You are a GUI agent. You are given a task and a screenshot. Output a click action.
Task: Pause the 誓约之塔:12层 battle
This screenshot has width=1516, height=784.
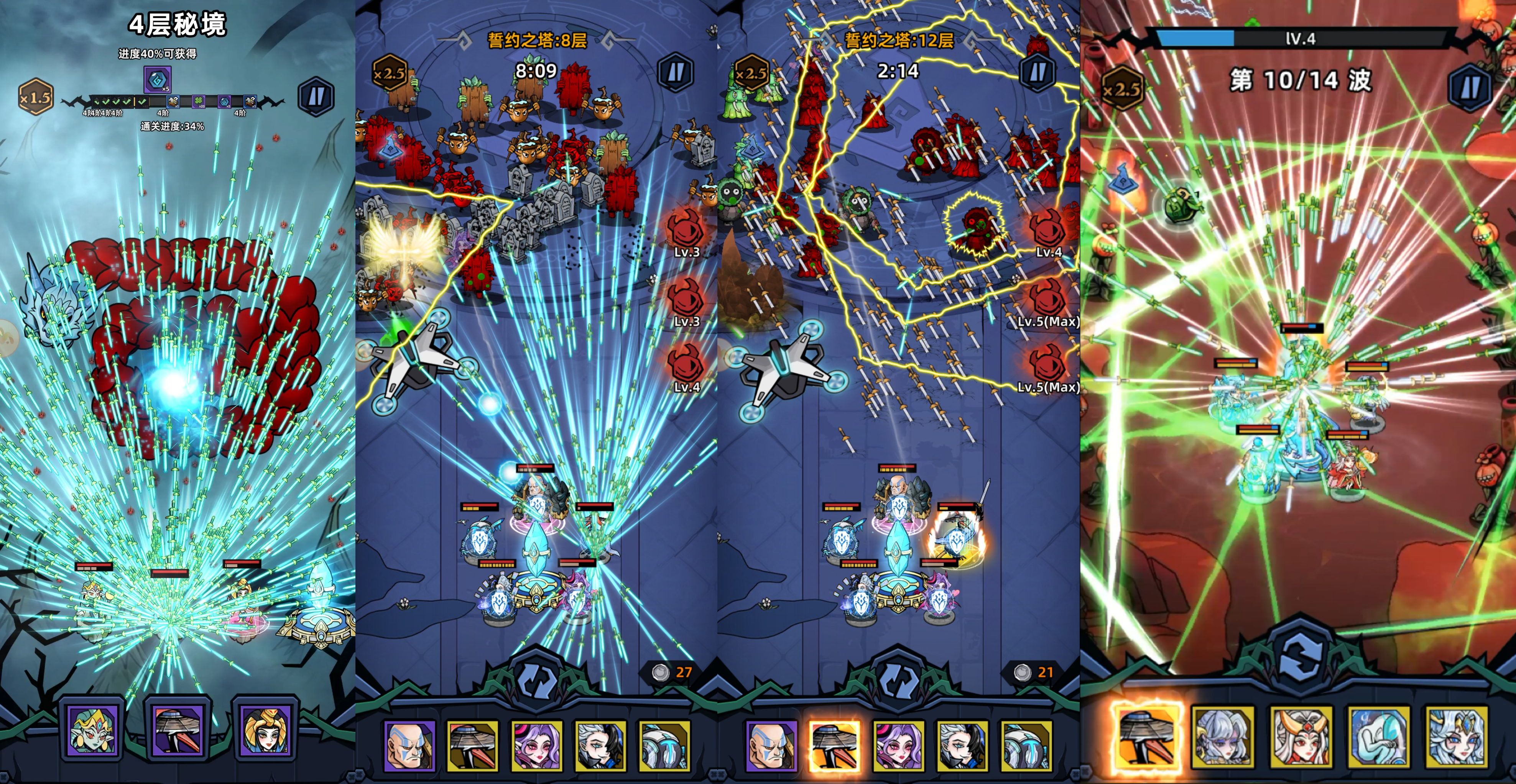point(1036,73)
